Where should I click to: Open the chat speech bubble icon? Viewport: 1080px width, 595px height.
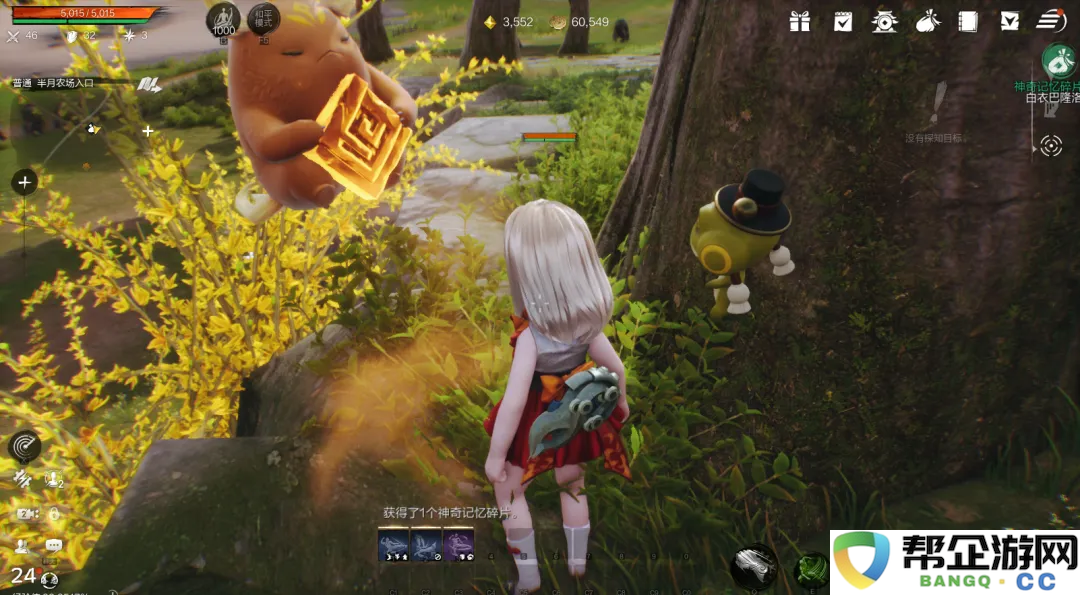[x=53, y=546]
